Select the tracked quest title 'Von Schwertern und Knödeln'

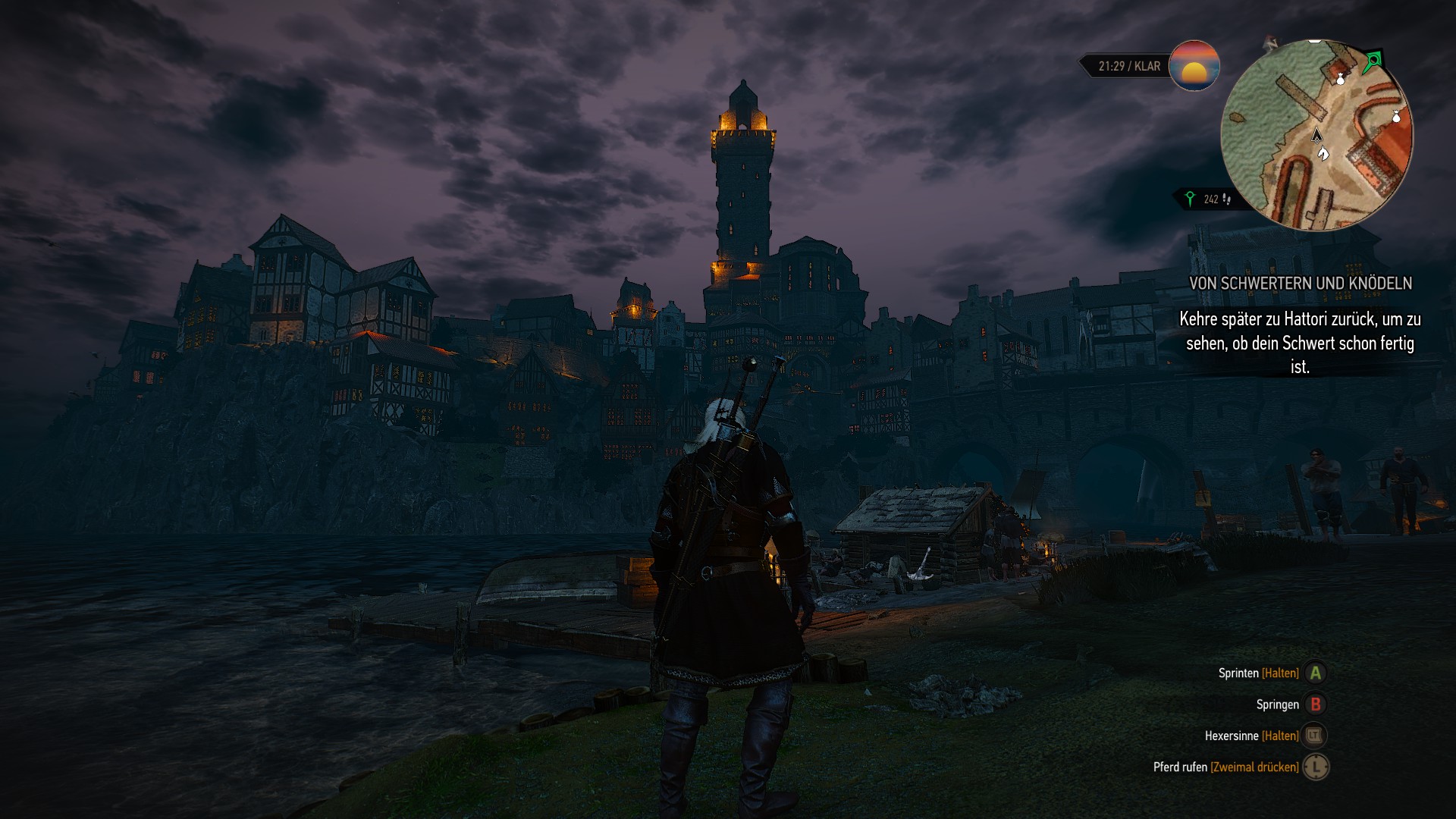point(1300,284)
